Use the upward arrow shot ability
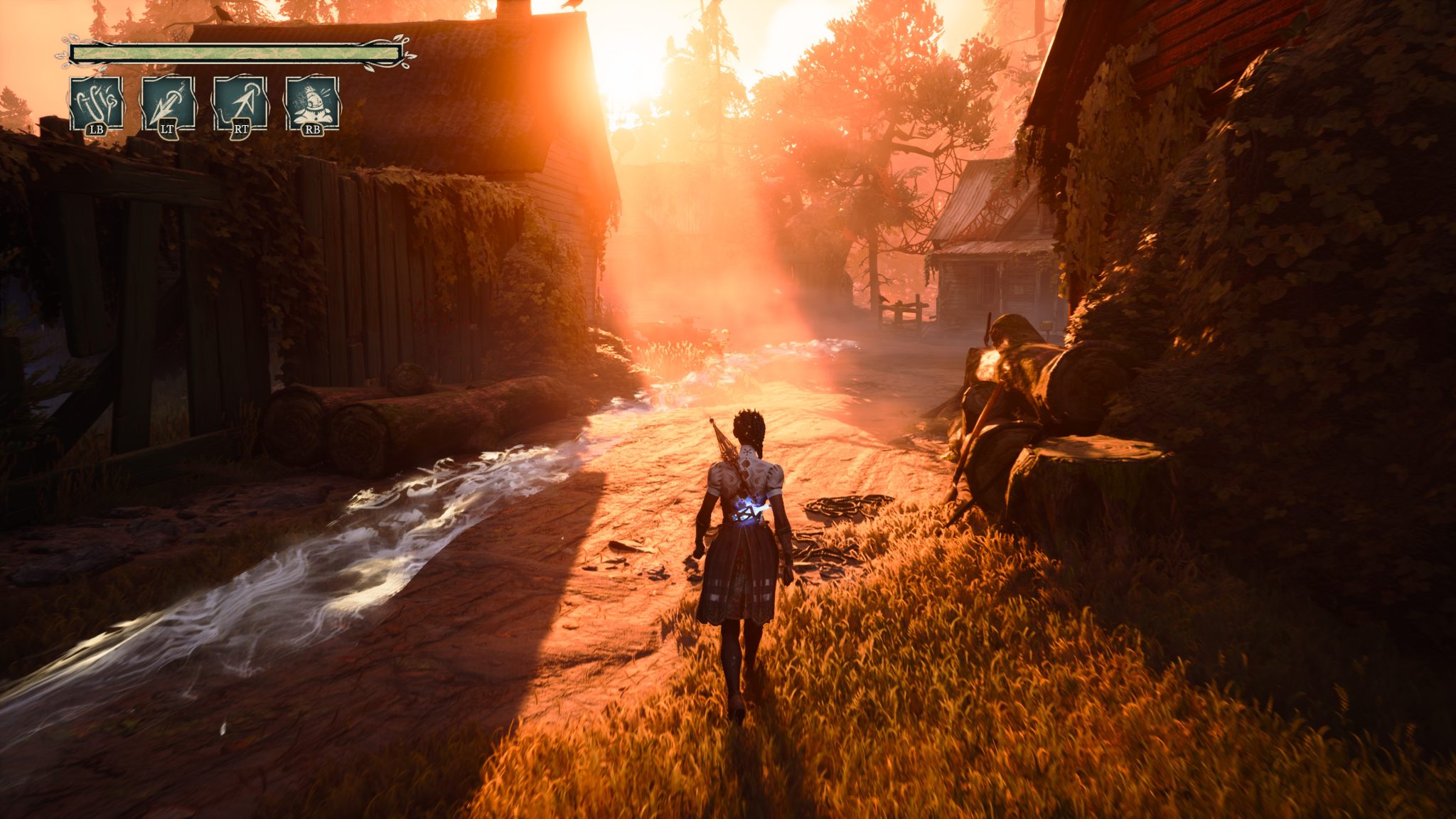The width and height of the screenshot is (1456, 819). tap(240, 104)
